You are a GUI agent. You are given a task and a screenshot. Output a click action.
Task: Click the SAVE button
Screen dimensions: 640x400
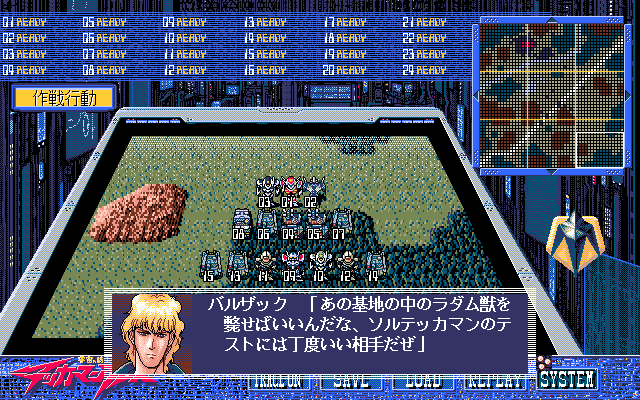click(350, 382)
